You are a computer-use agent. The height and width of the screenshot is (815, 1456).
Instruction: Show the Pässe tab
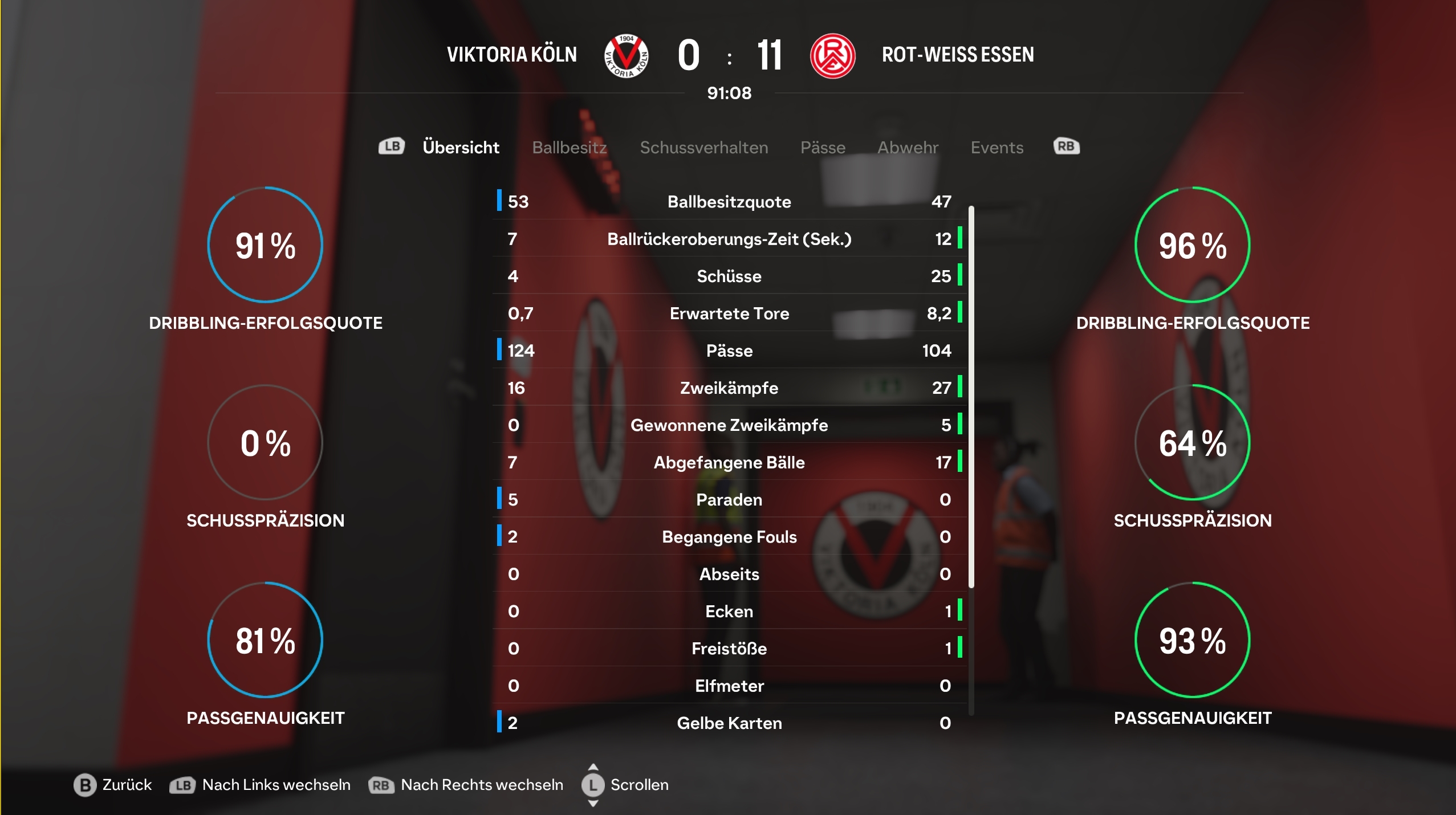point(823,148)
